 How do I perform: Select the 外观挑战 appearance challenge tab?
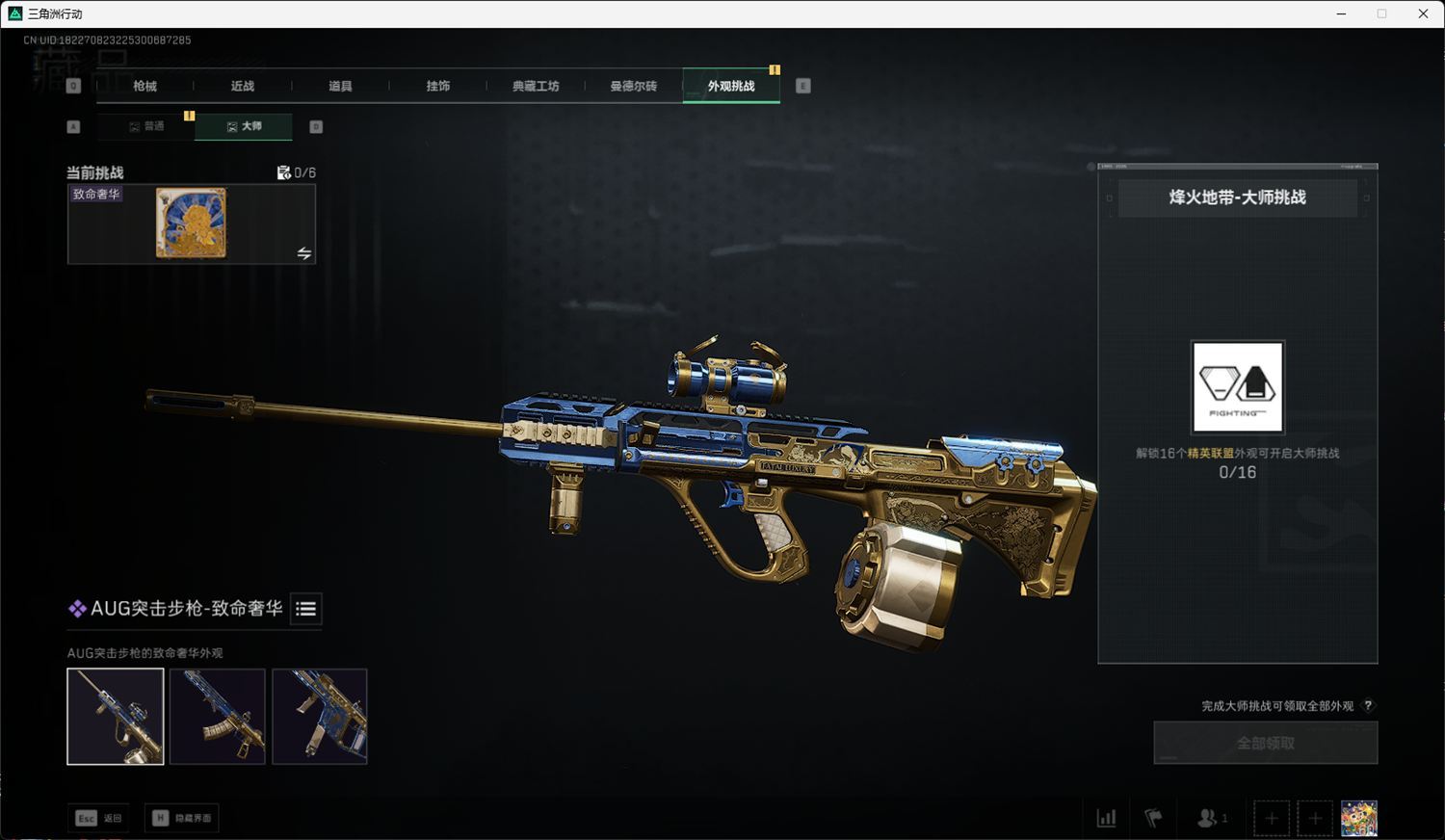[731, 86]
